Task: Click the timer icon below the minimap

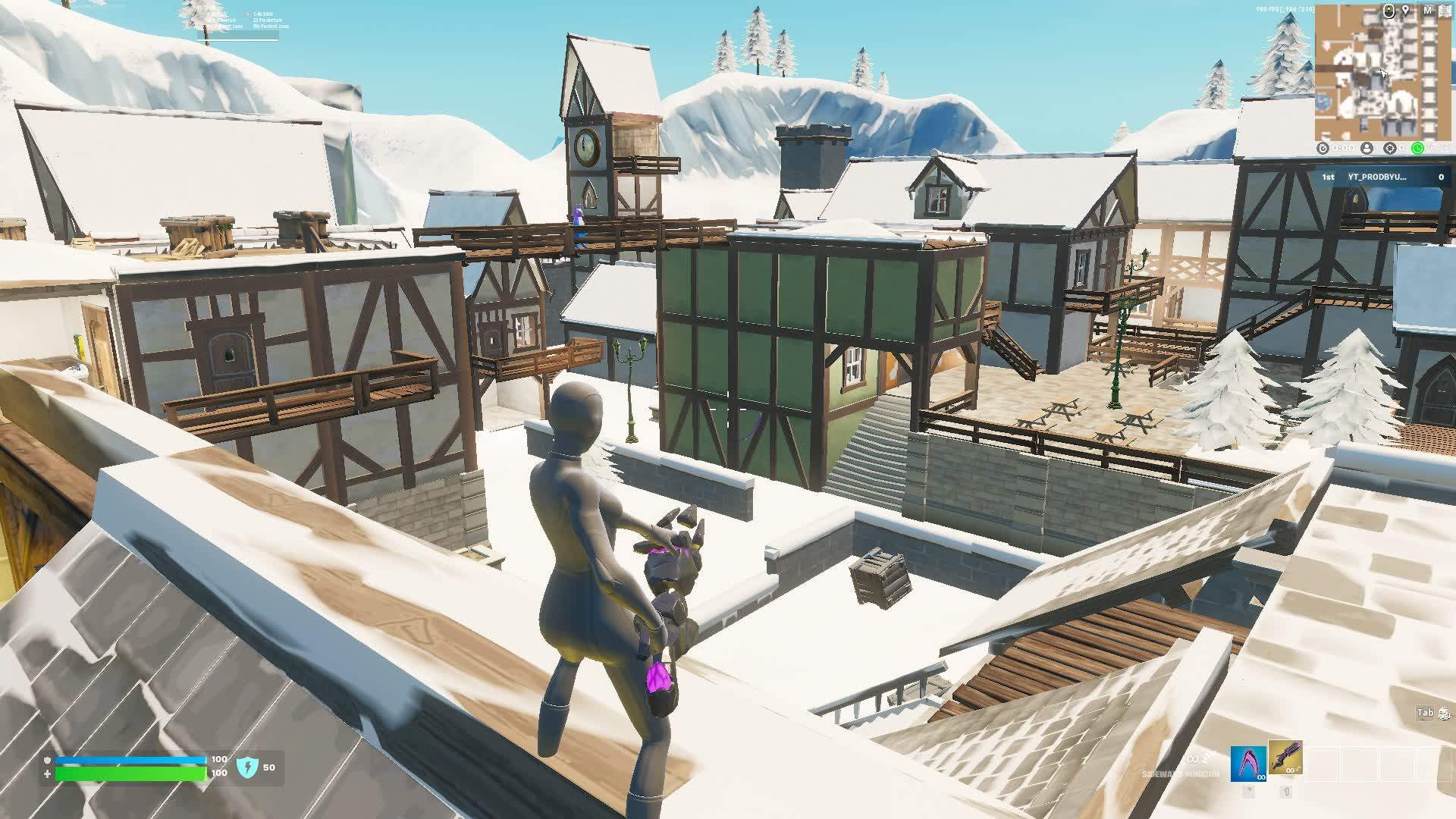Action: click(x=1323, y=148)
